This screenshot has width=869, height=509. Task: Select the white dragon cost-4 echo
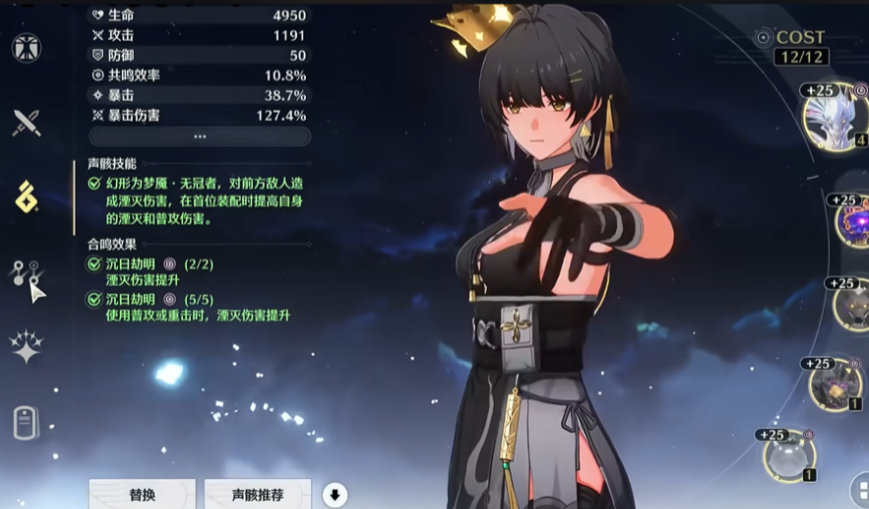tap(835, 117)
